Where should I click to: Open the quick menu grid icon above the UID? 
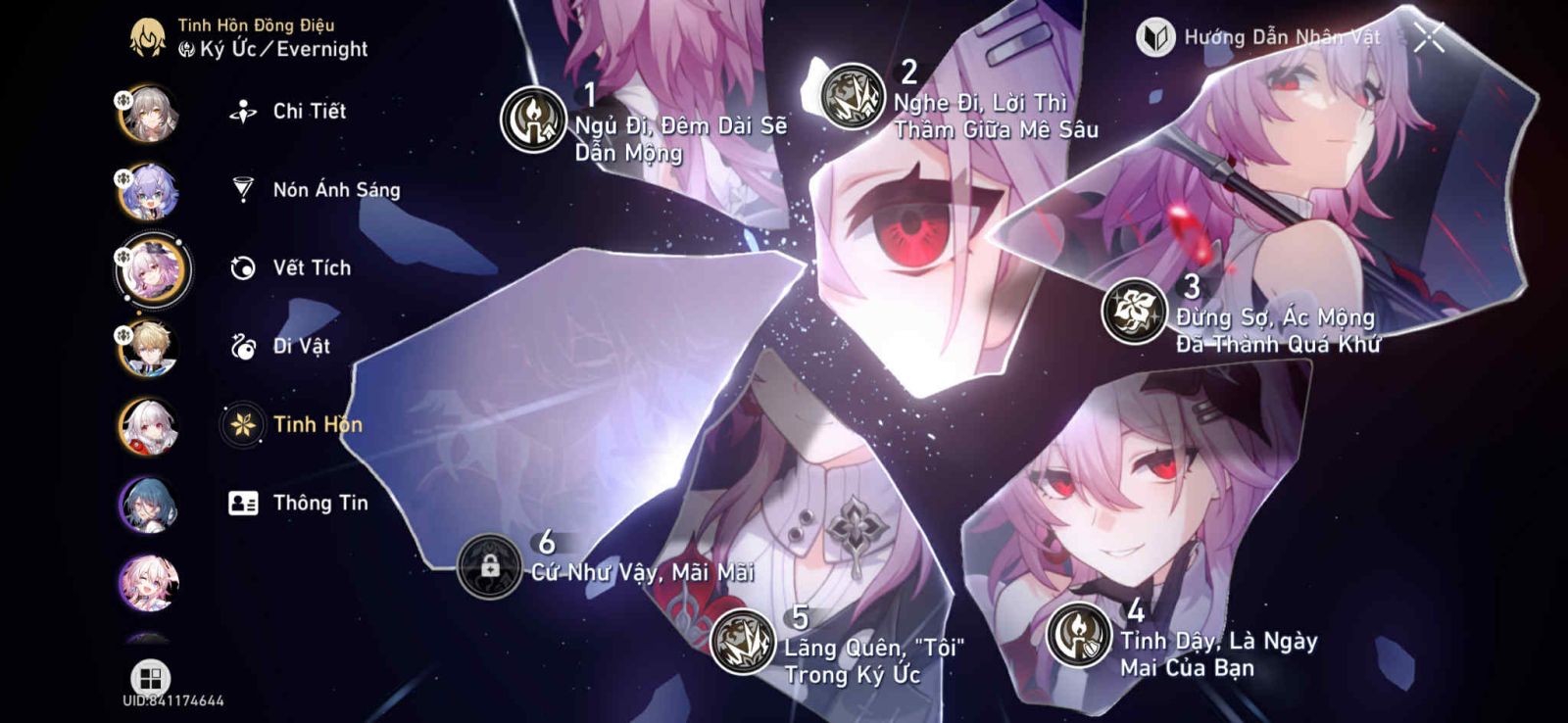tap(152, 675)
